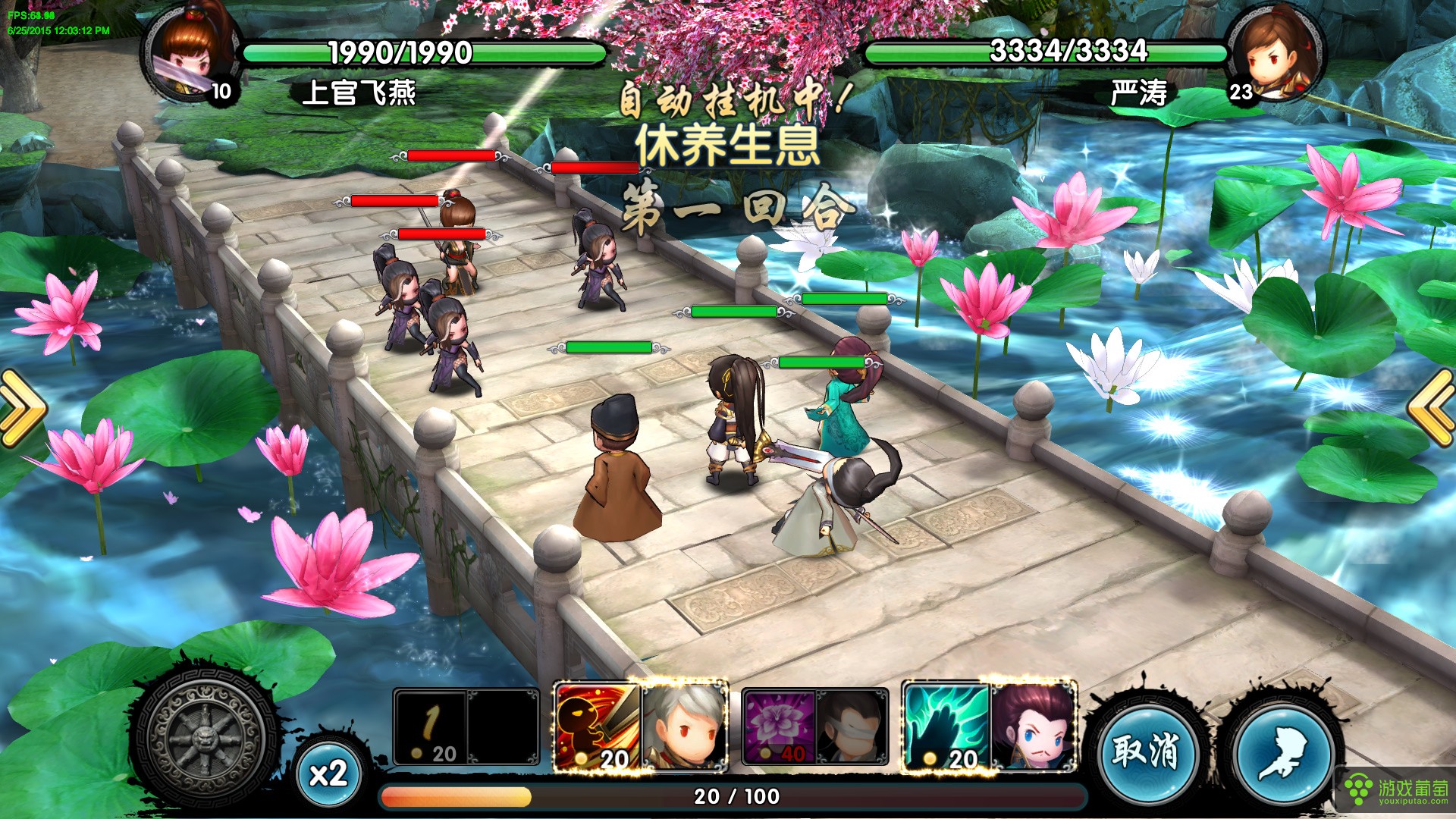Select the mustached purple-haired hero portrait
The height and width of the screenshot is (819, 1456).
click(x=1033, y=727)
